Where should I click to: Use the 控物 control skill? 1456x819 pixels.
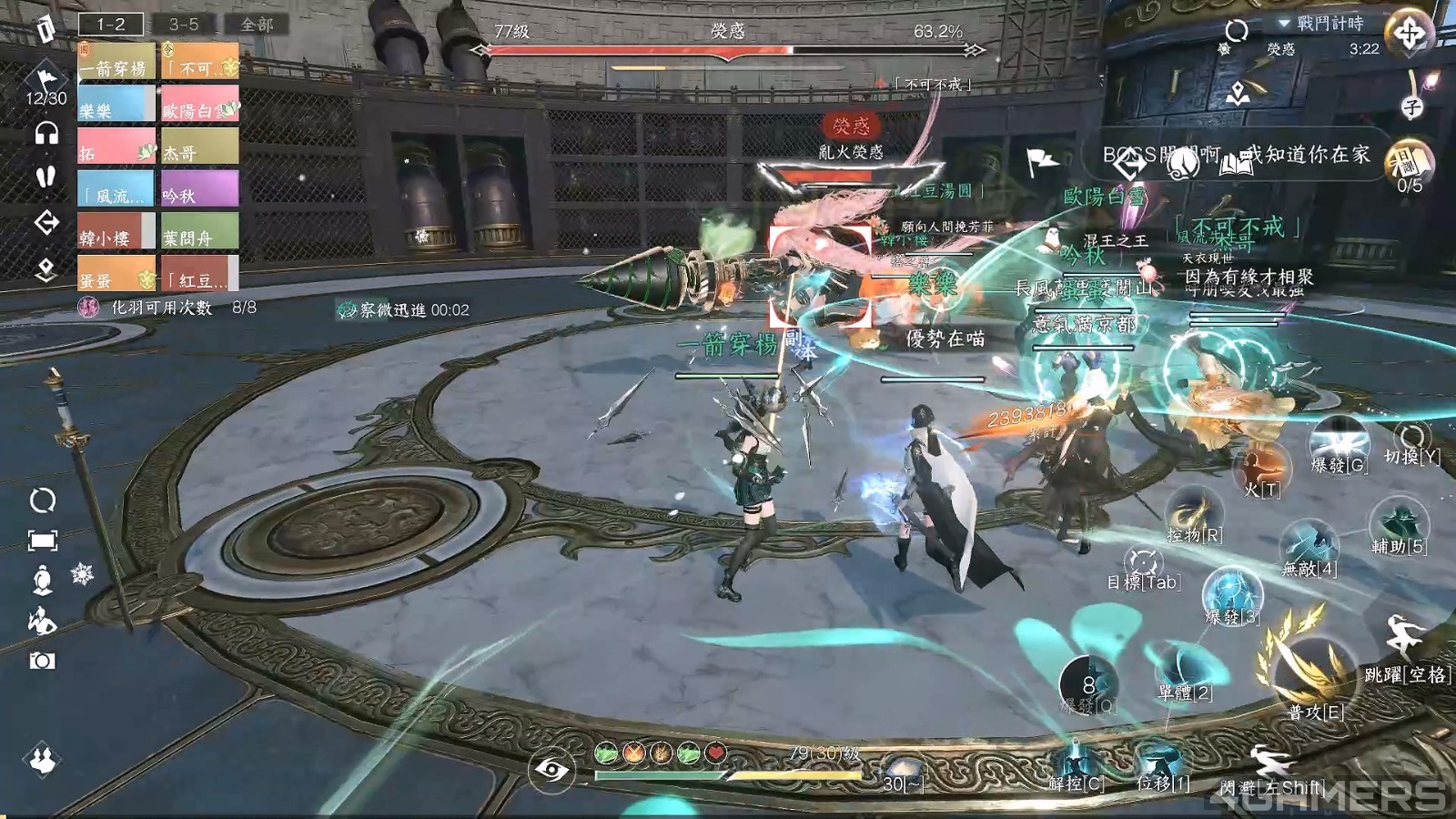click(x=1194, y=513)
